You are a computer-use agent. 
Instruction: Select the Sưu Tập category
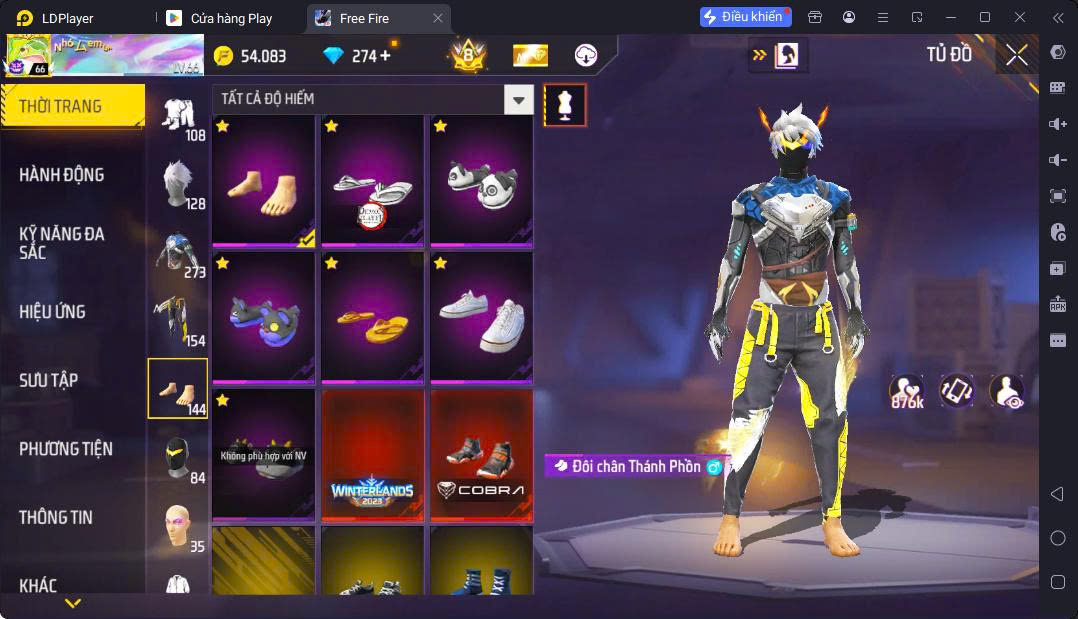coord(49,380)
